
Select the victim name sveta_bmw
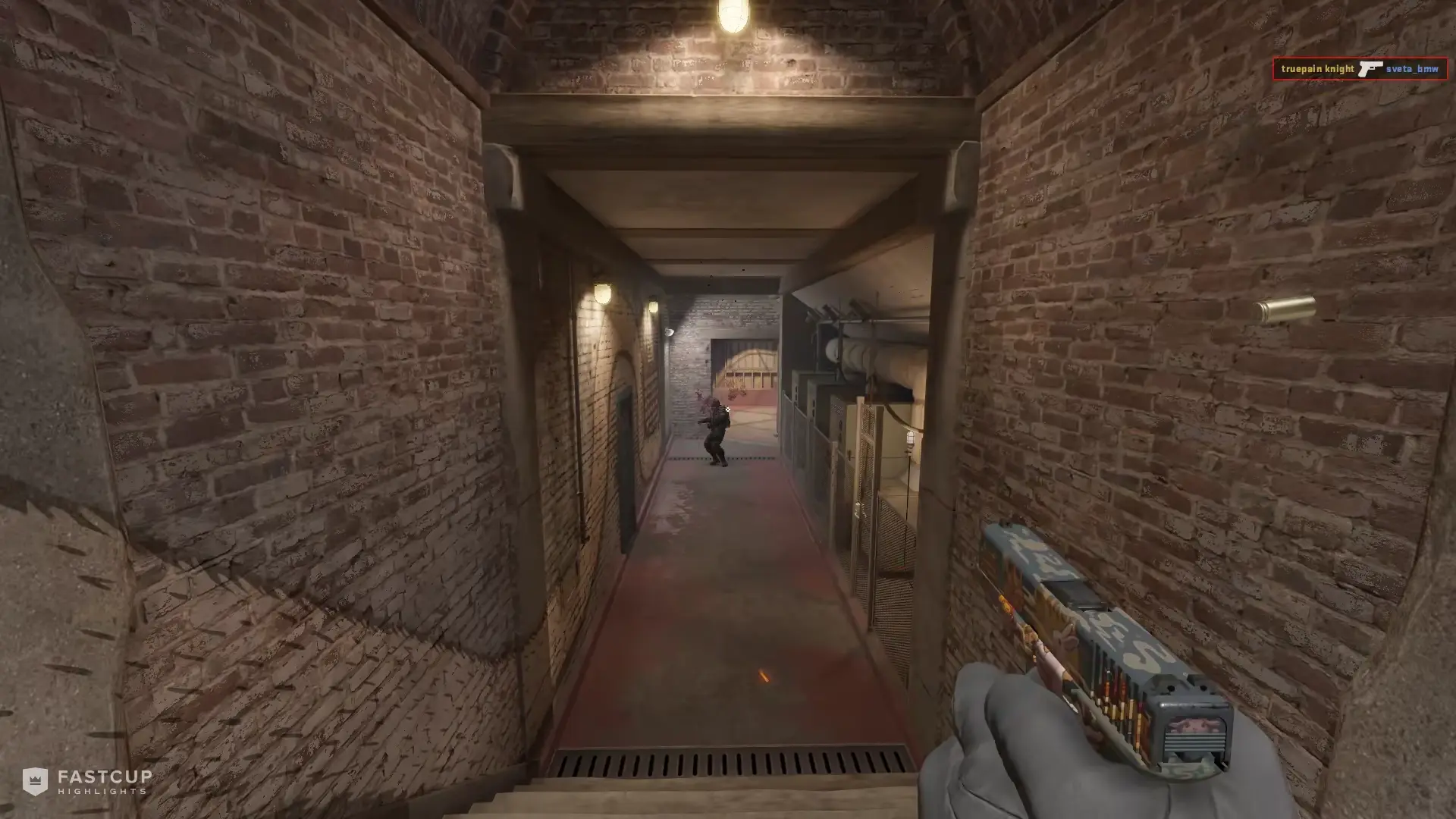[x=1414, y=69]
